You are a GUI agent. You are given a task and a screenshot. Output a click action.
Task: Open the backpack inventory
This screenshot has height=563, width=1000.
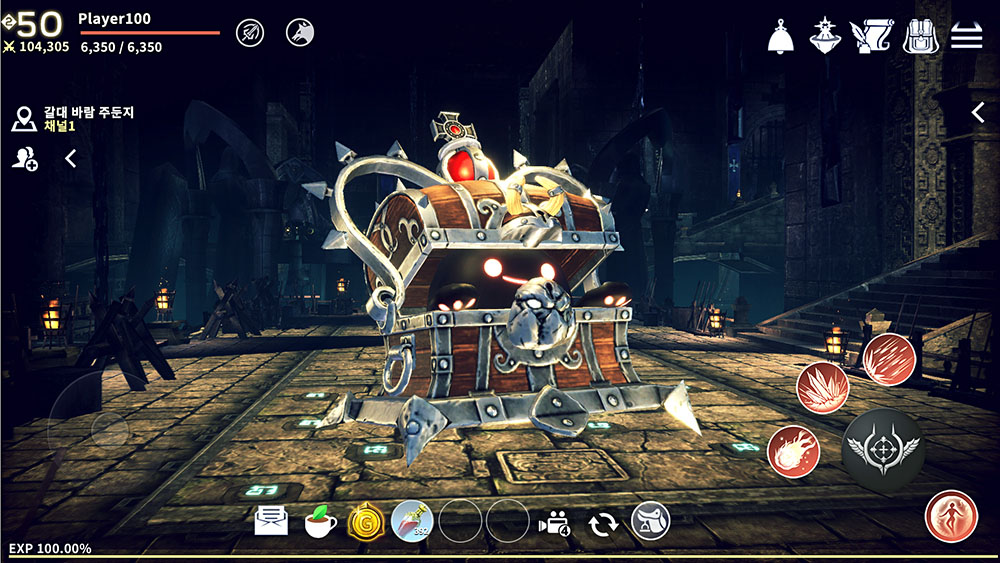(x=920, y=36)
